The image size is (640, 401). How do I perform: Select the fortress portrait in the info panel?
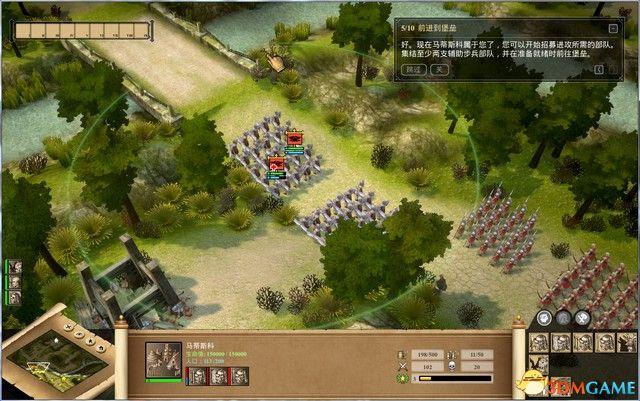[163, 358]
